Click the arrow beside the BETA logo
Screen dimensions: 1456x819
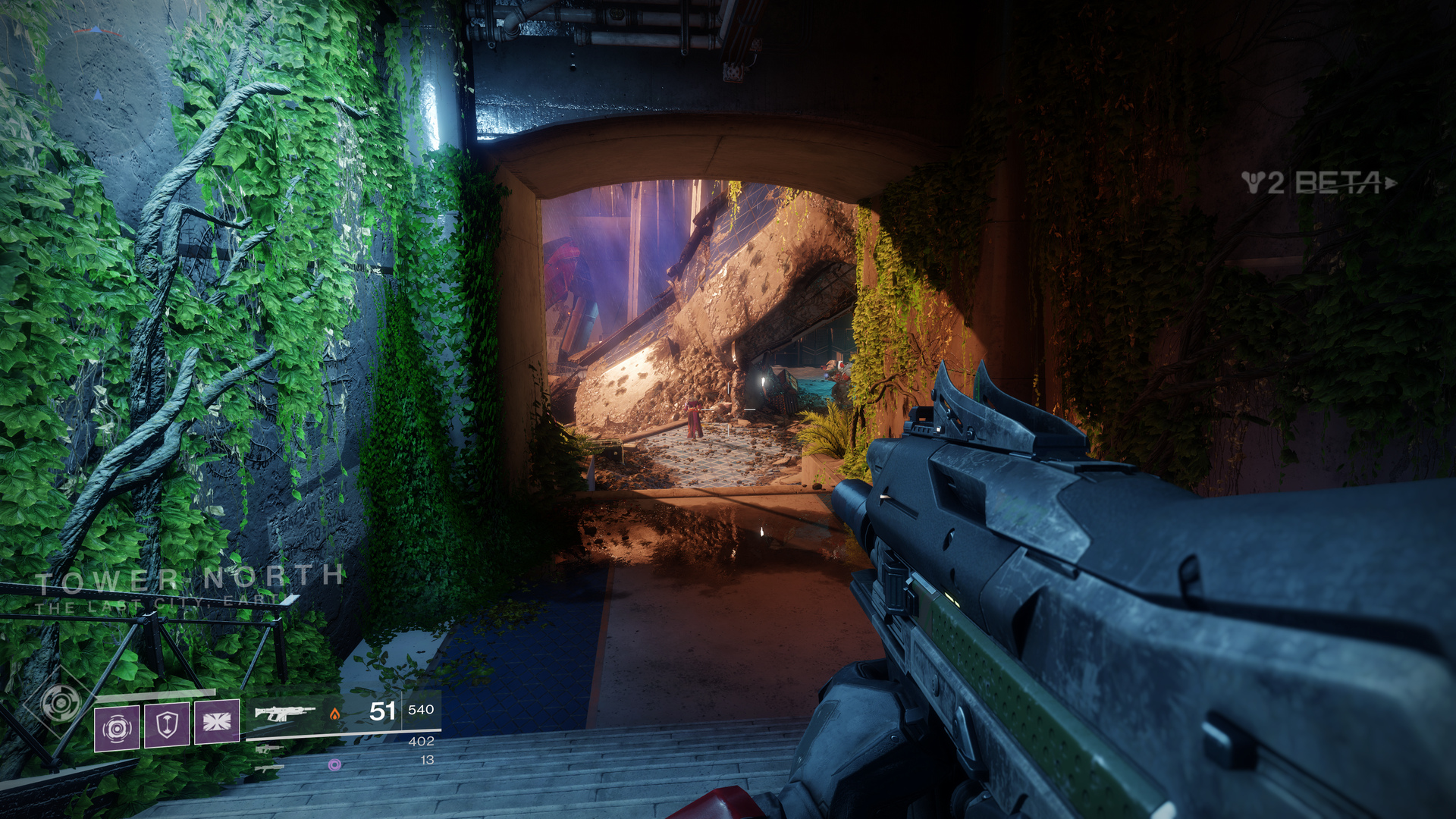coord(1391,184)
